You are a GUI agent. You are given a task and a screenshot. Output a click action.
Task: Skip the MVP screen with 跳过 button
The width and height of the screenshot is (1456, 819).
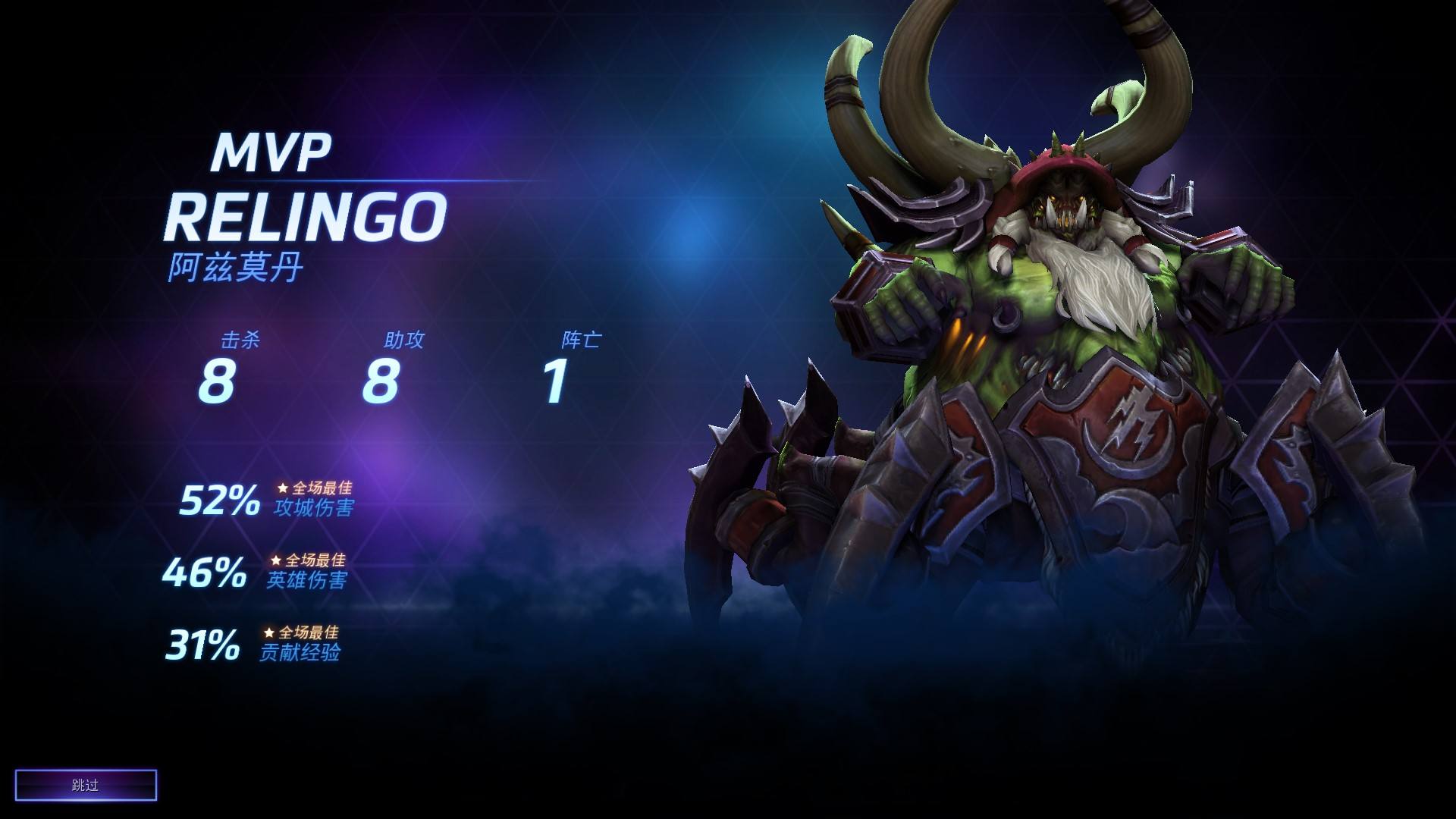(x=86, y=786)
